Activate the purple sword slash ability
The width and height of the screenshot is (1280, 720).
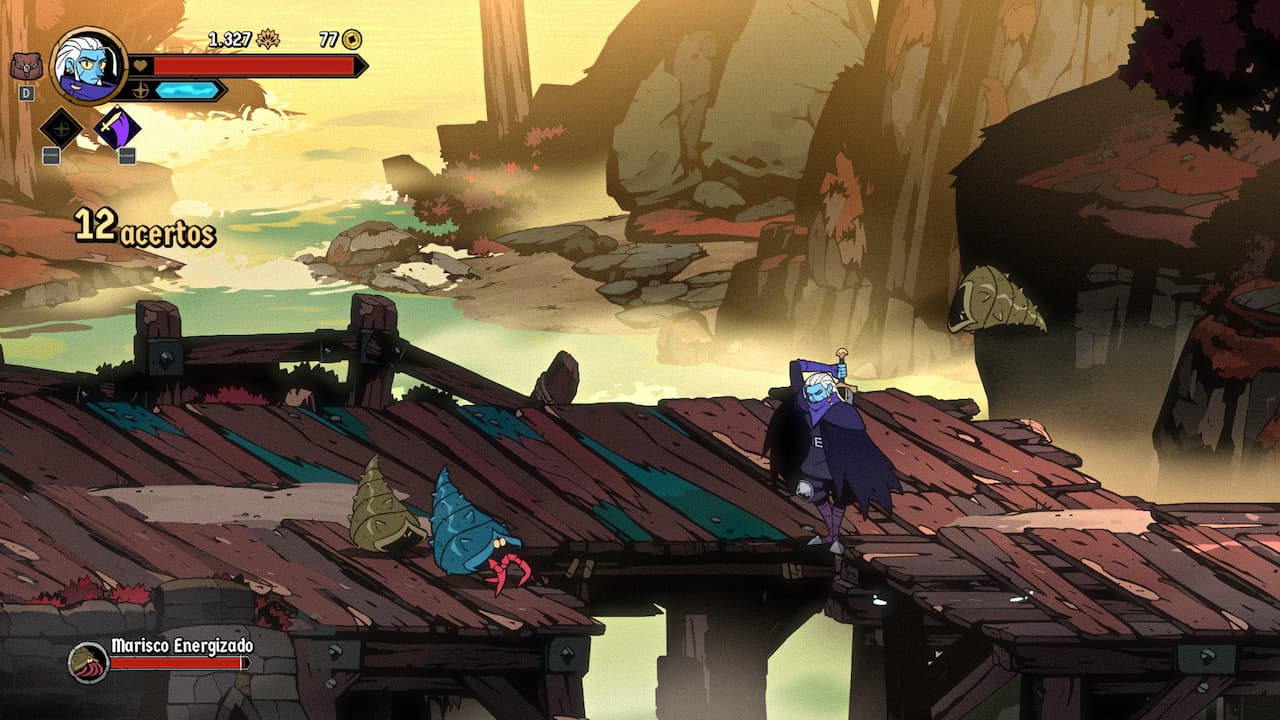(x=117, y=128)
